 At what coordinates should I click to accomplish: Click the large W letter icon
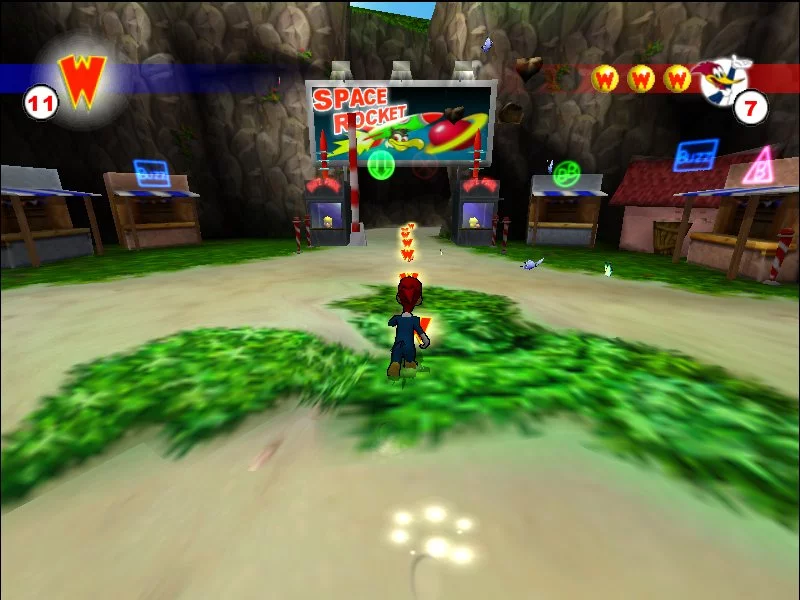tap(82, 79)
